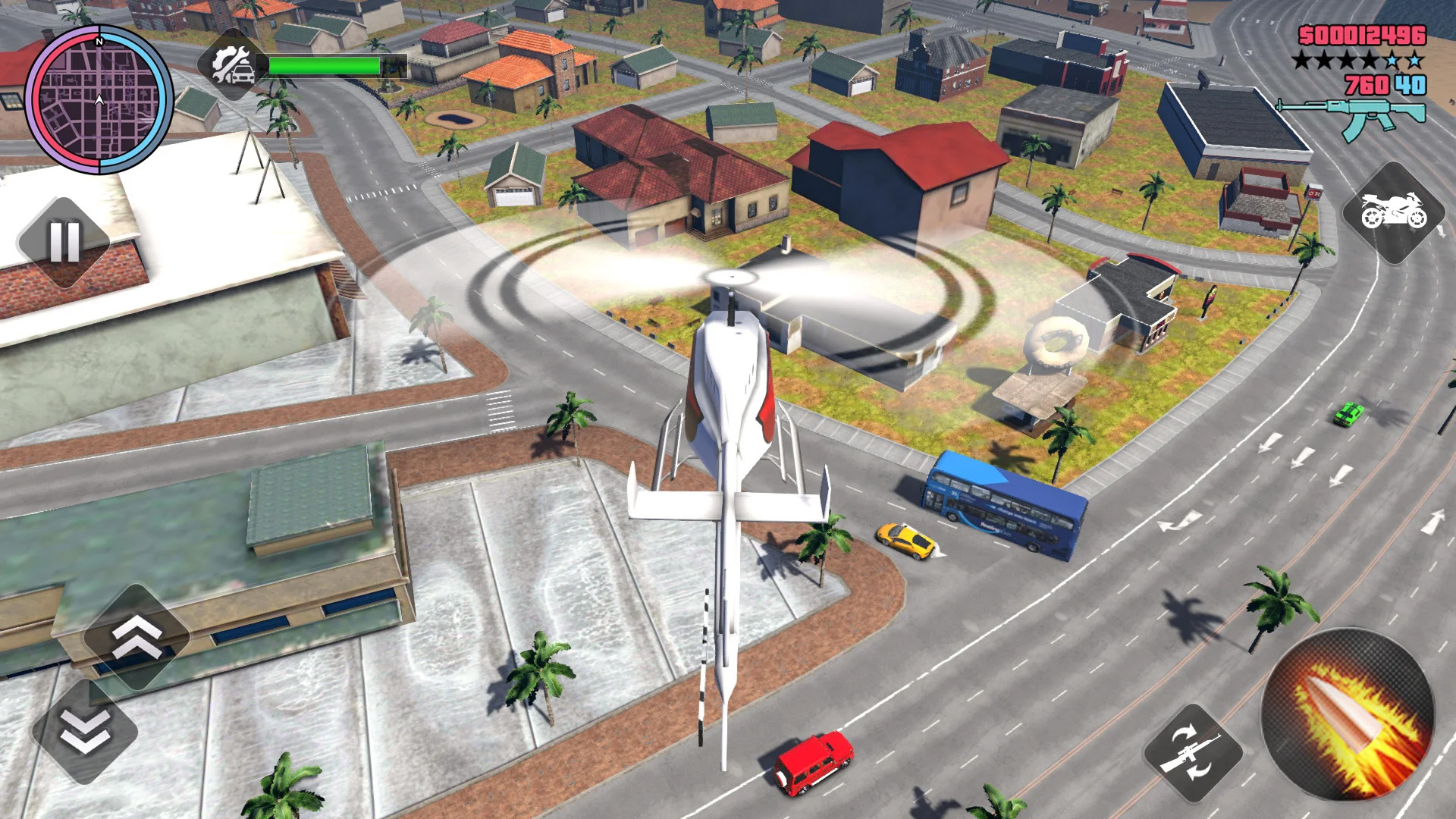The height and width of the screenshot is (819, 1456).
Task: Tap the sniper rifle weapon-swap icon
Action: click(1194, 755)
